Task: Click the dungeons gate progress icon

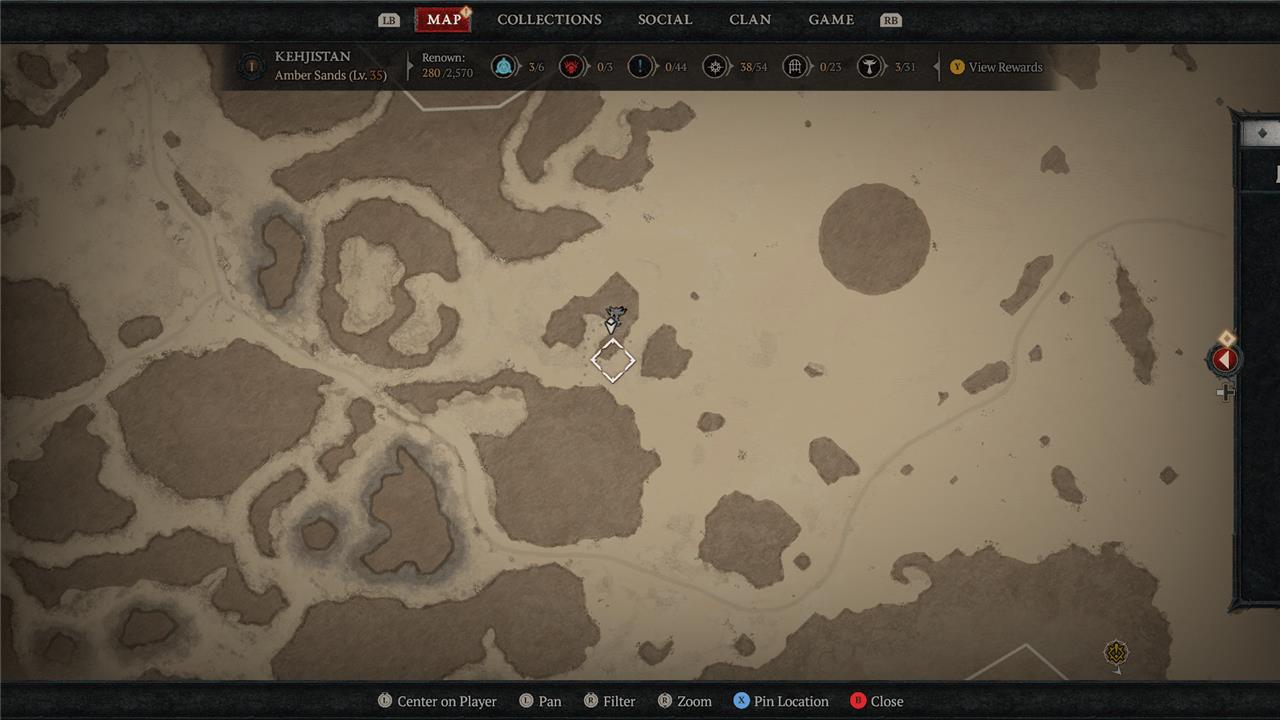Action: (x=796, y=67)
